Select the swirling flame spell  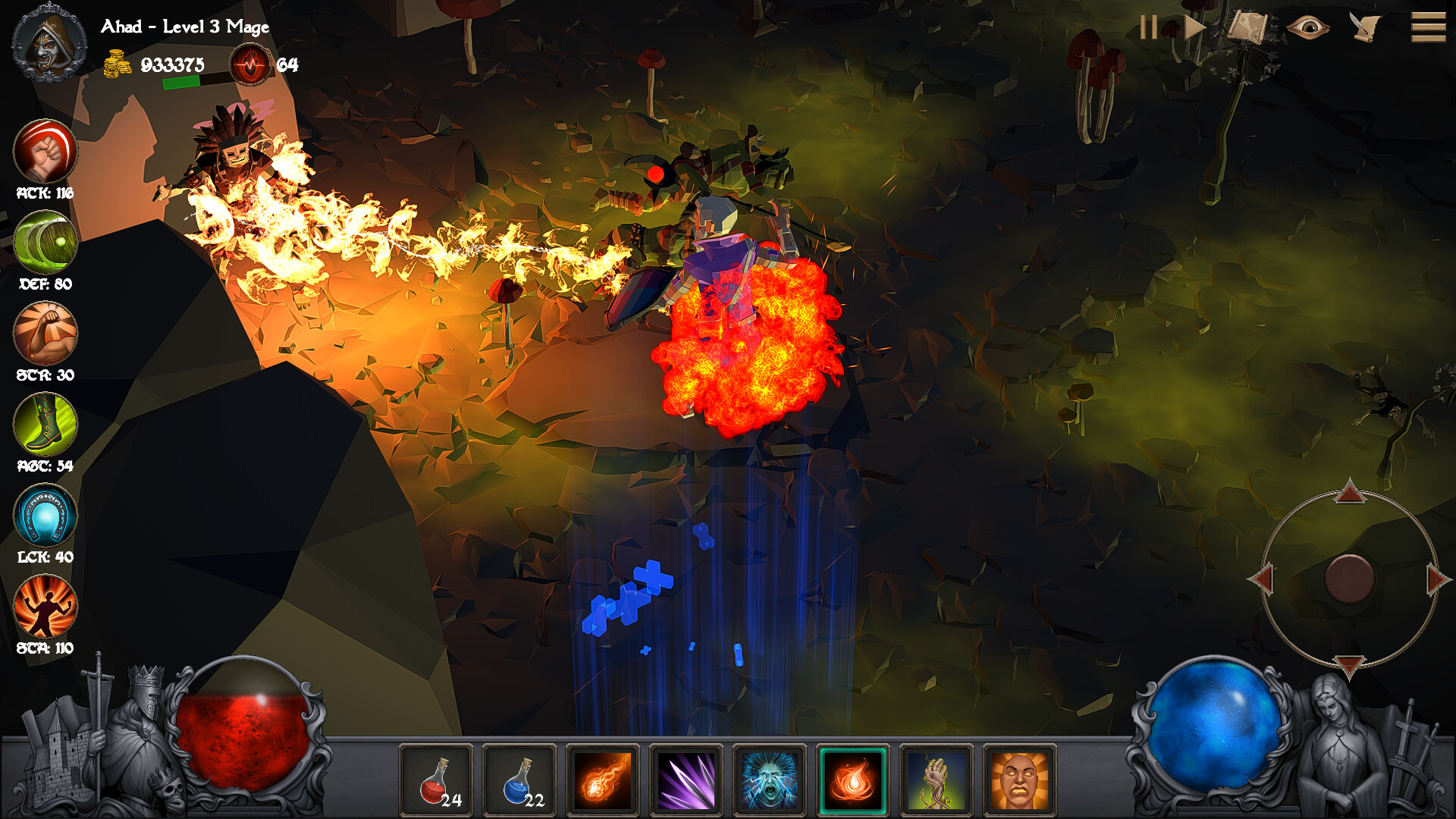click(x=852, y=781)
